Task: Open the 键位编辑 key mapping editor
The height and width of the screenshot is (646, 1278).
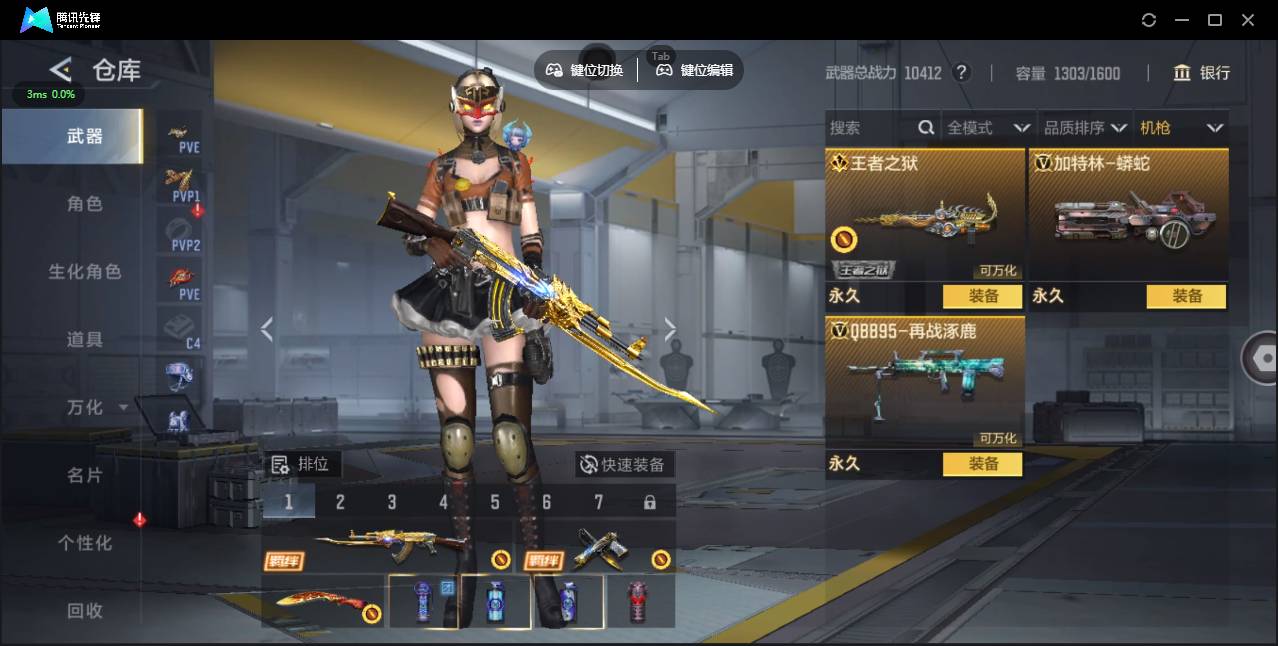Action: tap(696, 70)
